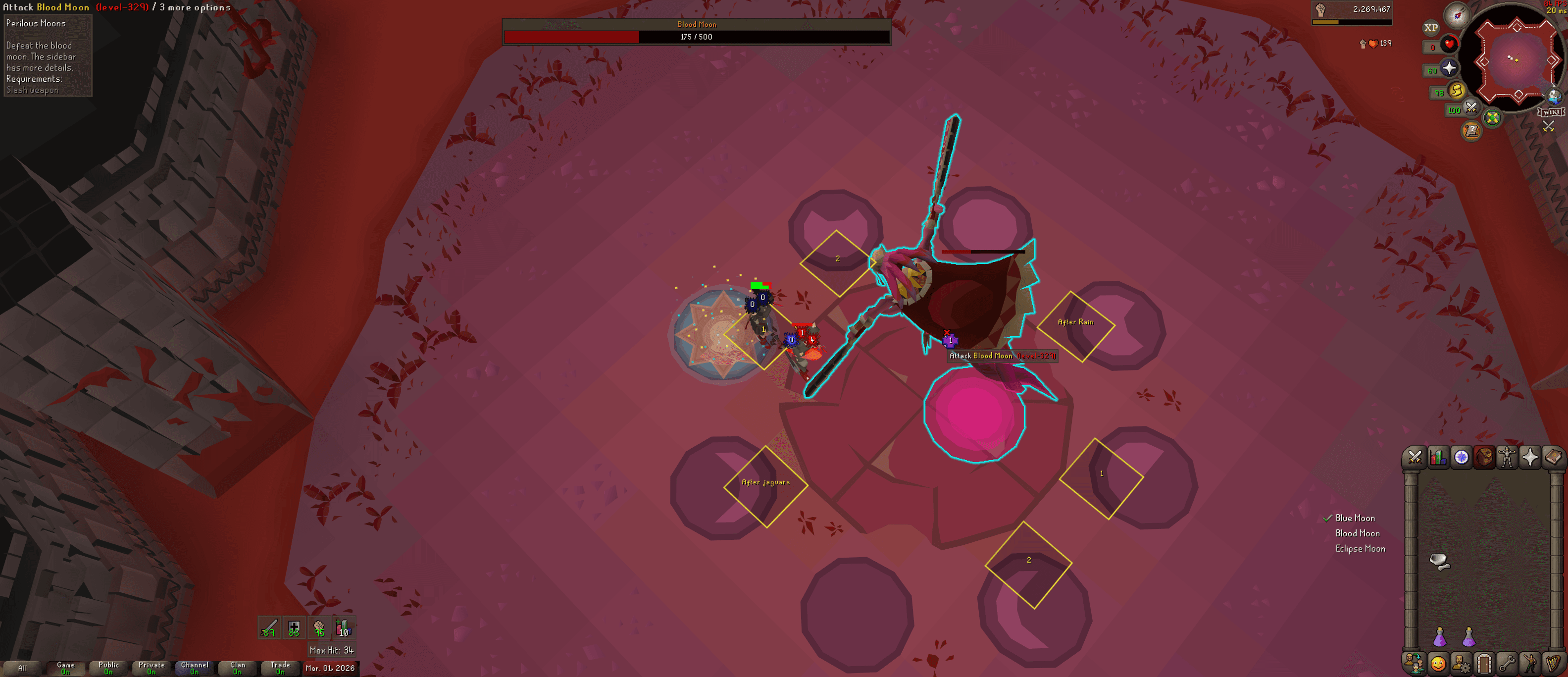
Task: Look up info with the Wiki banner icon
Action: pos(1552,112)
